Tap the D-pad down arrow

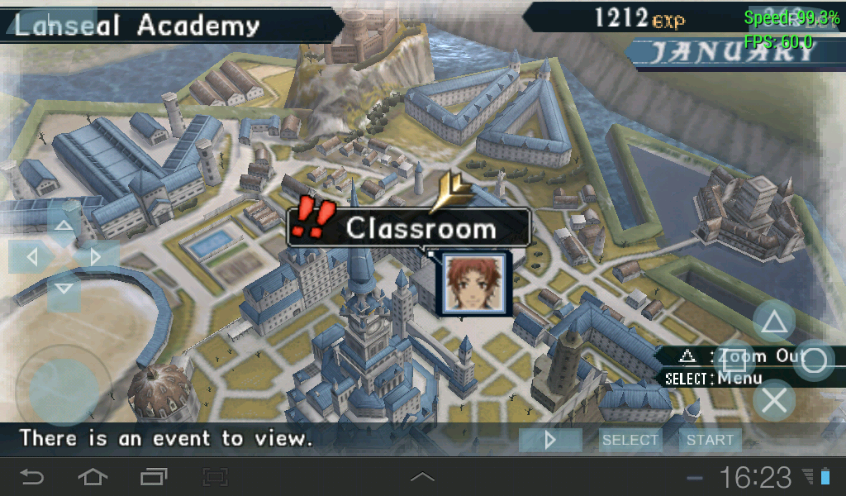(63, 289)
